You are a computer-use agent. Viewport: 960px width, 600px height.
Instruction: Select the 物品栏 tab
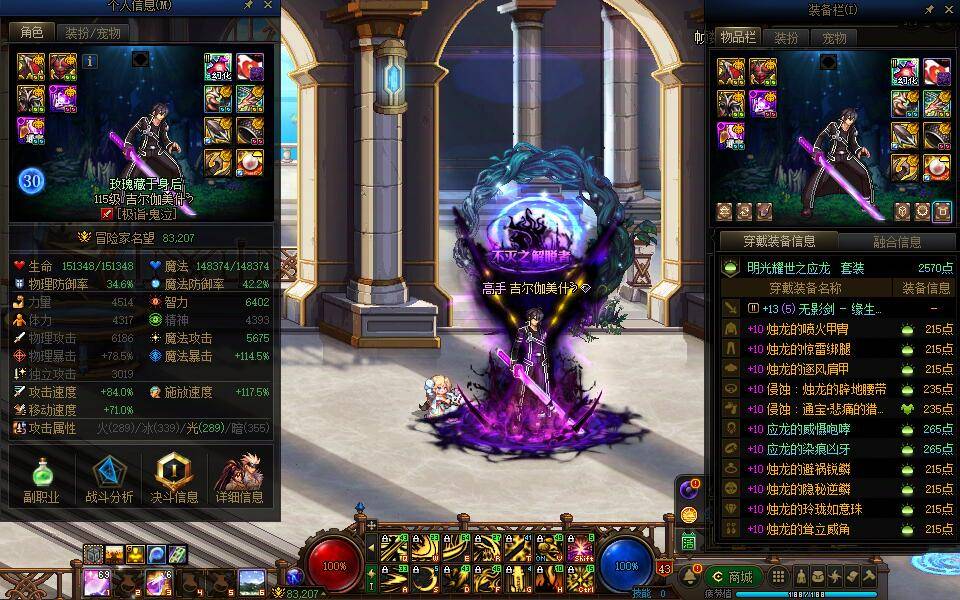tap(738, 38)
